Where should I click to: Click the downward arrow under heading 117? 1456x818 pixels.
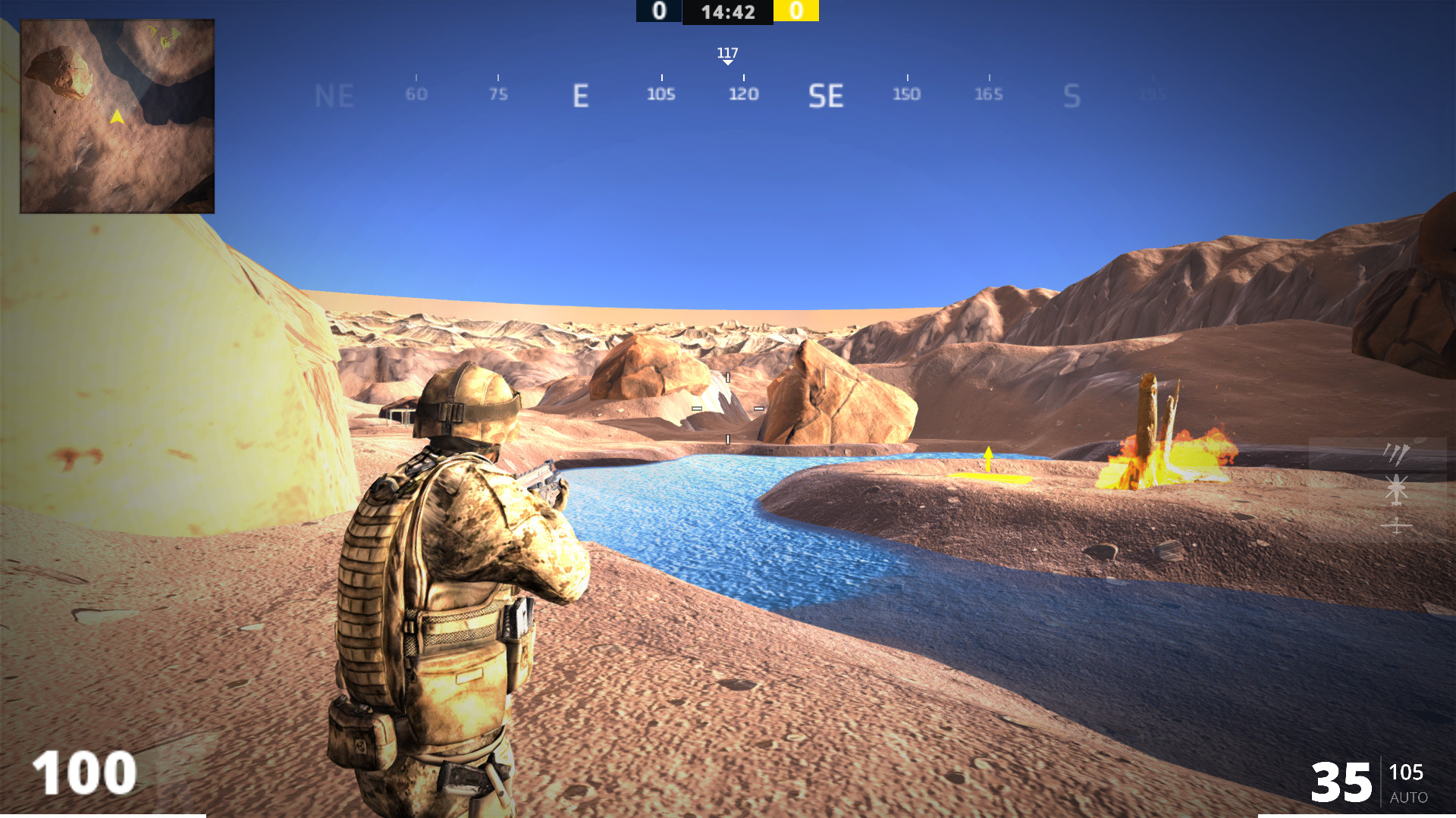pos(727,62)
